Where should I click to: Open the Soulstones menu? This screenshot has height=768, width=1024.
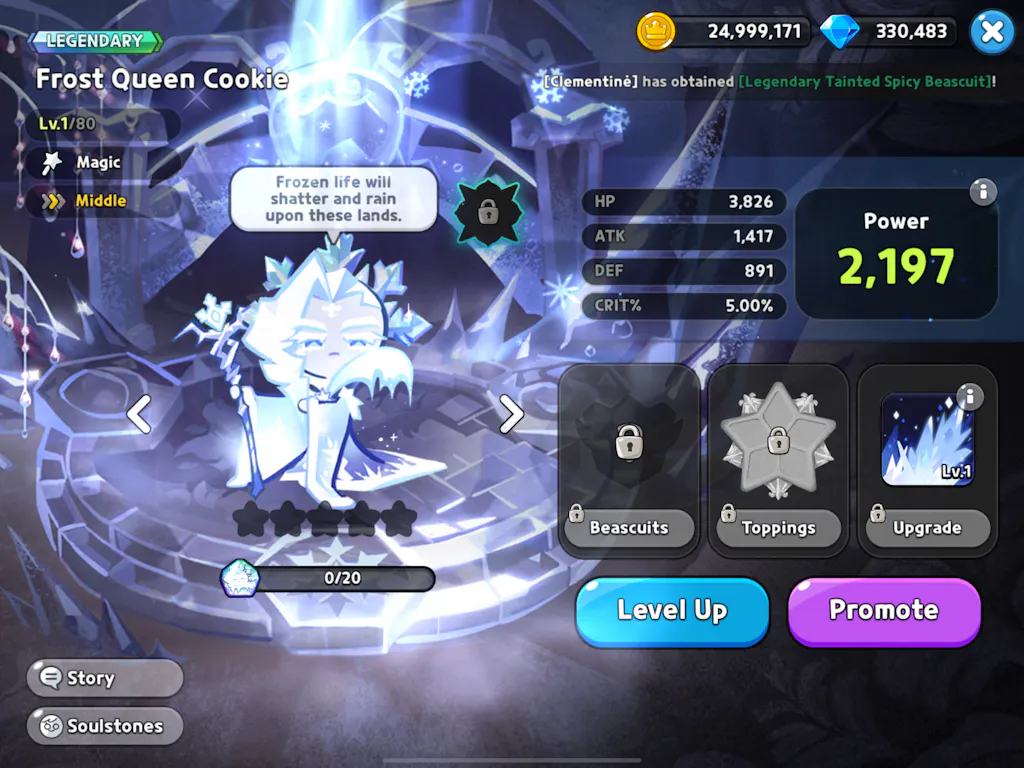[105, 726]
